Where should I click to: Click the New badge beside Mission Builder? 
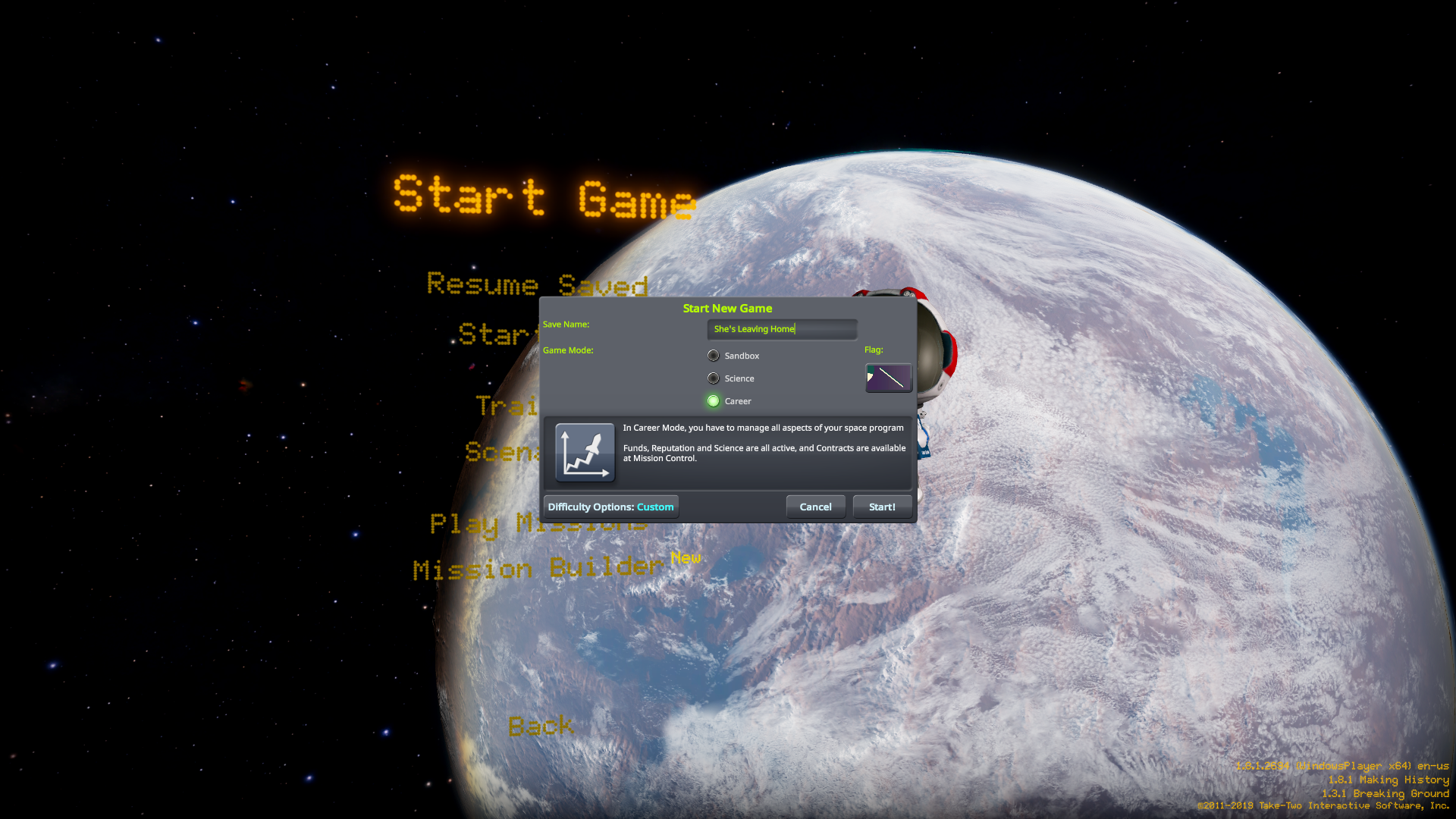(686, 559)
